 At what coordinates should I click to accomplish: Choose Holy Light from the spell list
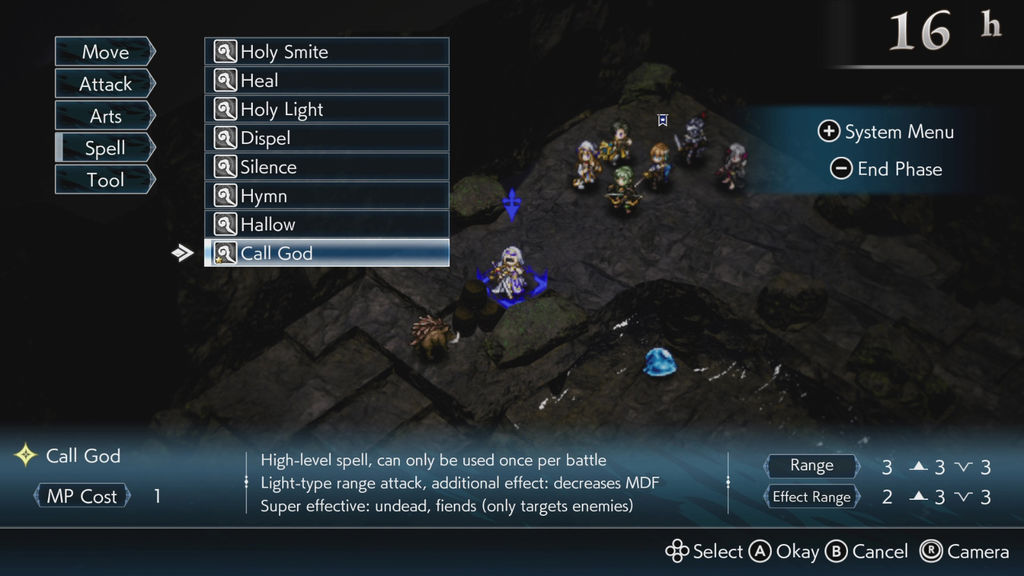click(327, 110)
